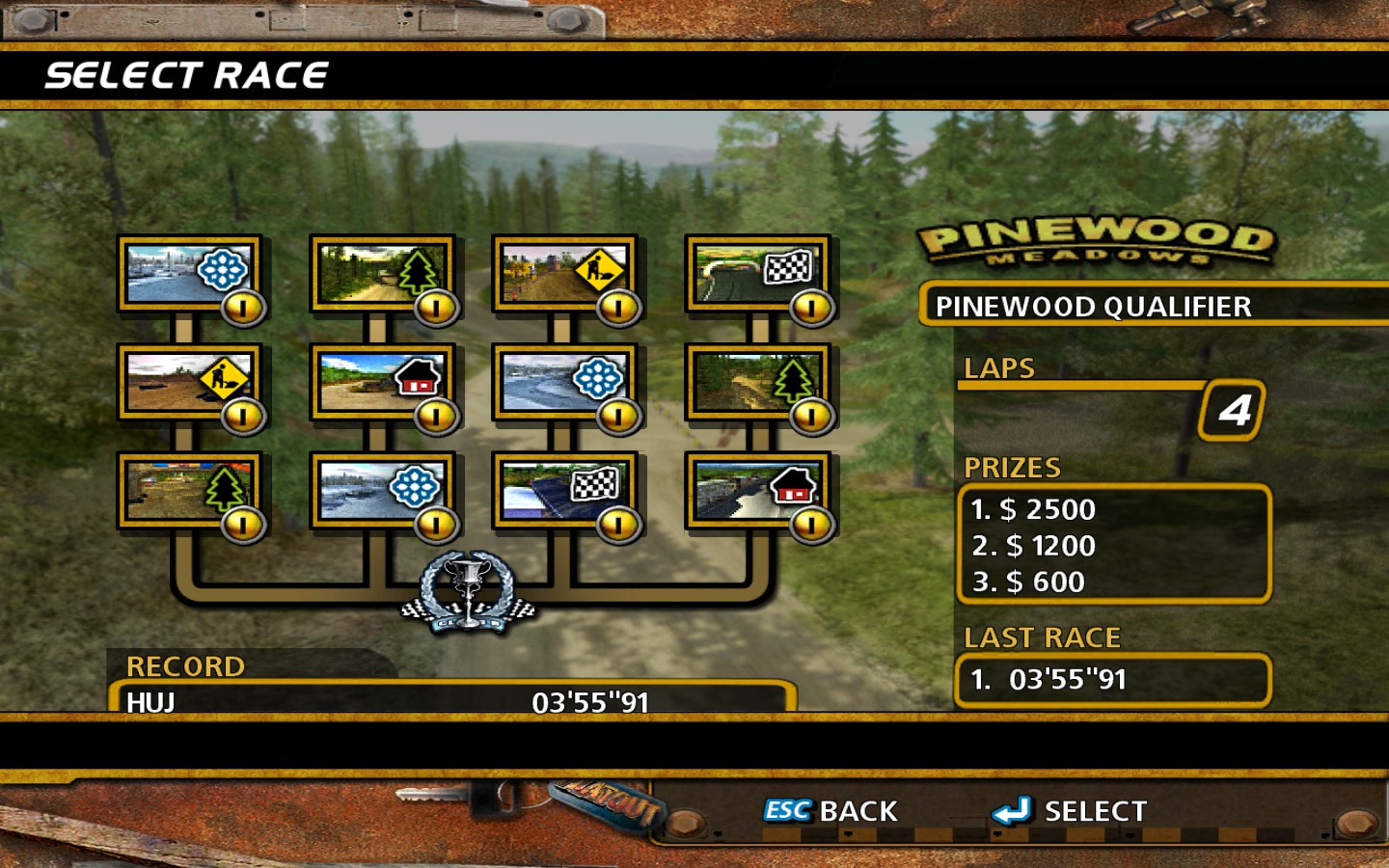Select the checkered-flag race with the curved track bend
Viewport: 1389px width, 868px height.
(x=756, y=273)
